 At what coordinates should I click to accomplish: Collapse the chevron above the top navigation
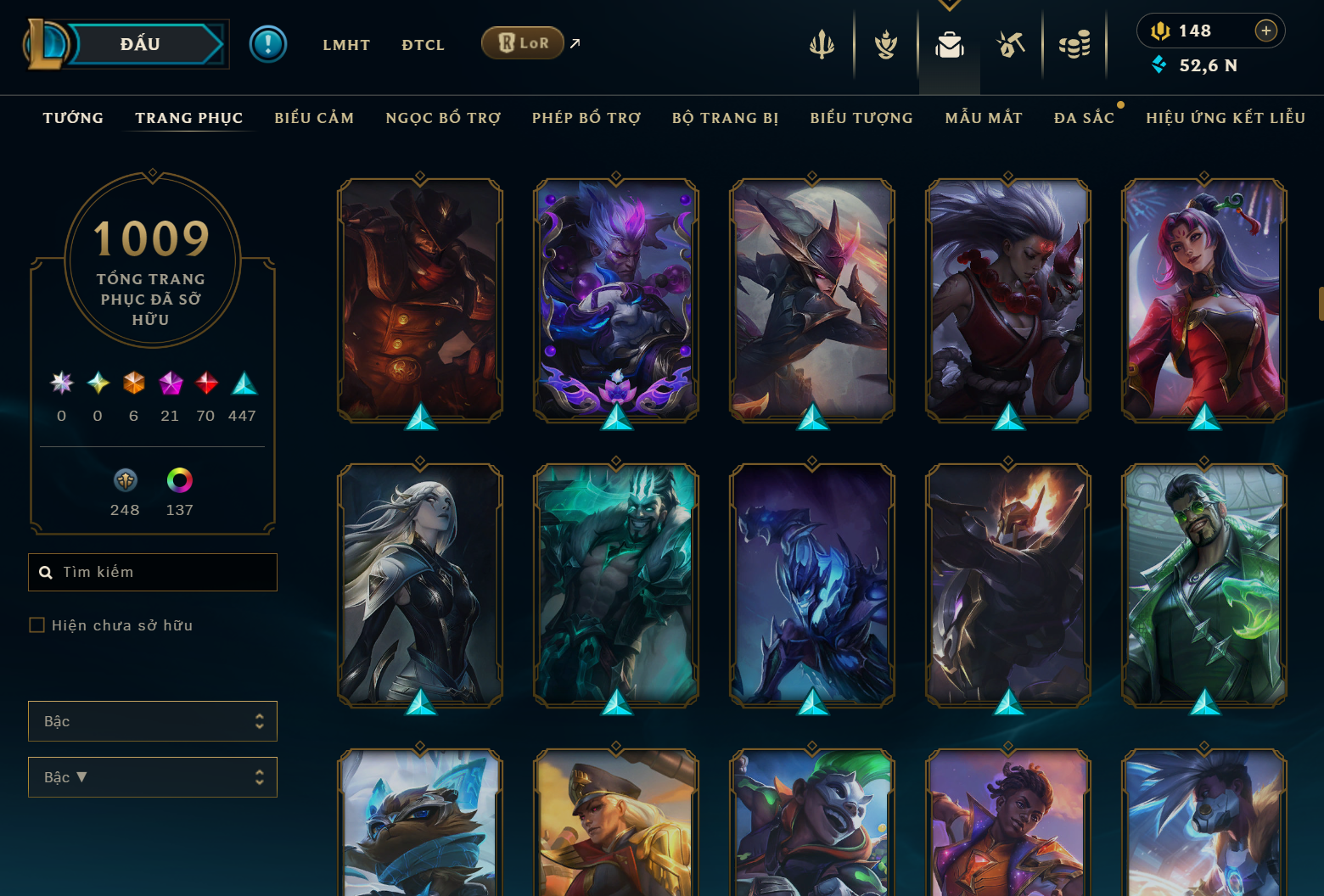pos(949,4)
